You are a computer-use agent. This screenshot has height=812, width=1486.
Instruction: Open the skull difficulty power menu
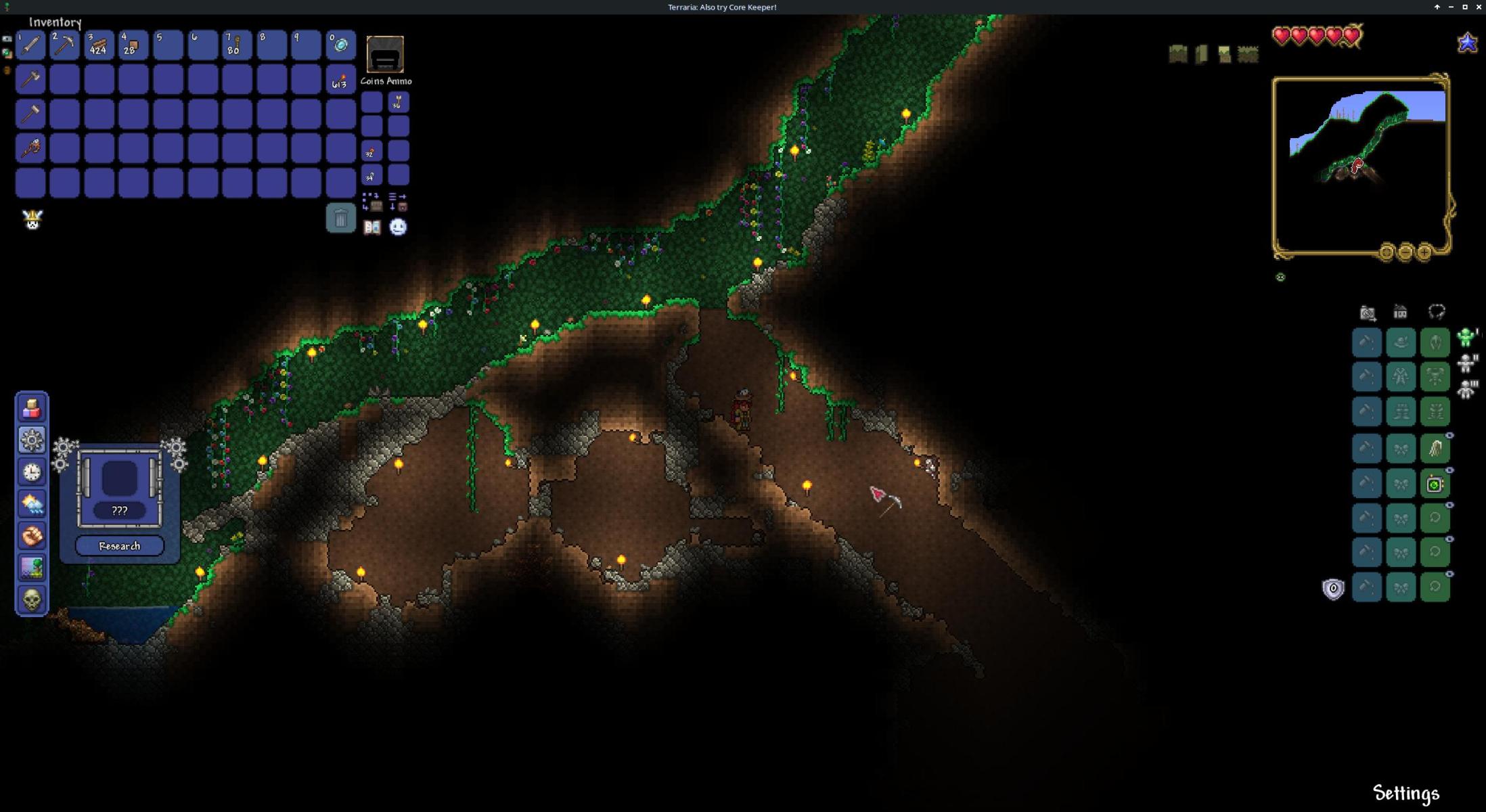(32, 600)
